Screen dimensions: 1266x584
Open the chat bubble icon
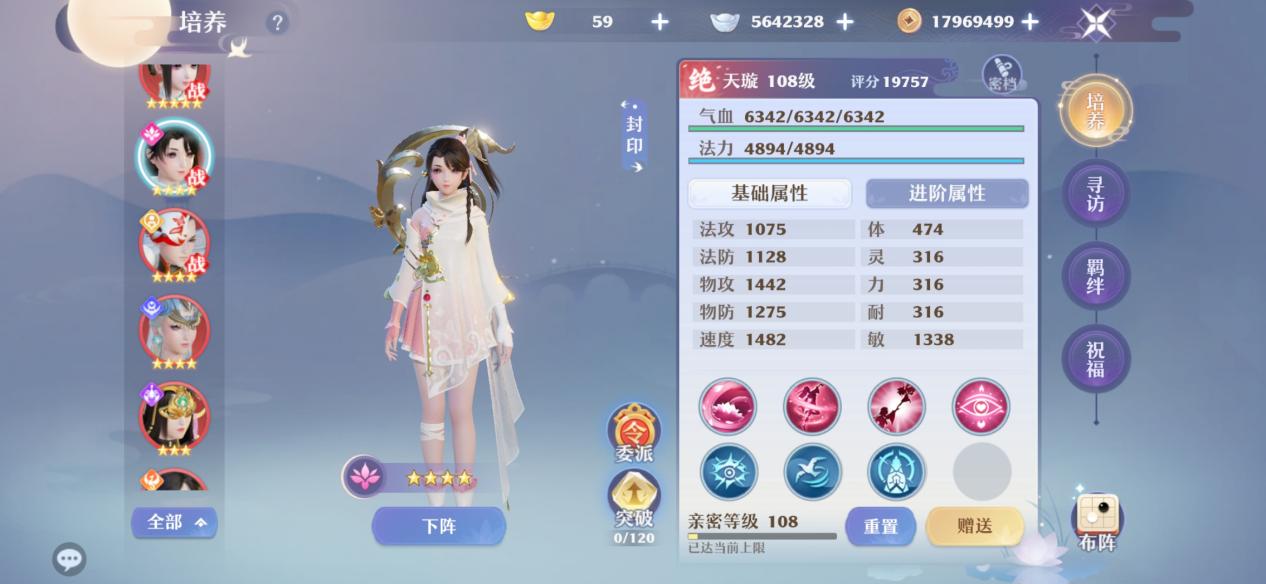coord(69,558)
